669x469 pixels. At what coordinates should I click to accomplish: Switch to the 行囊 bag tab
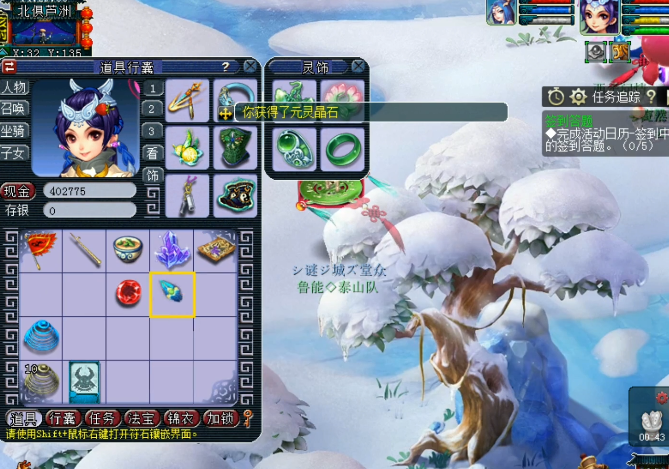(62, 418)
